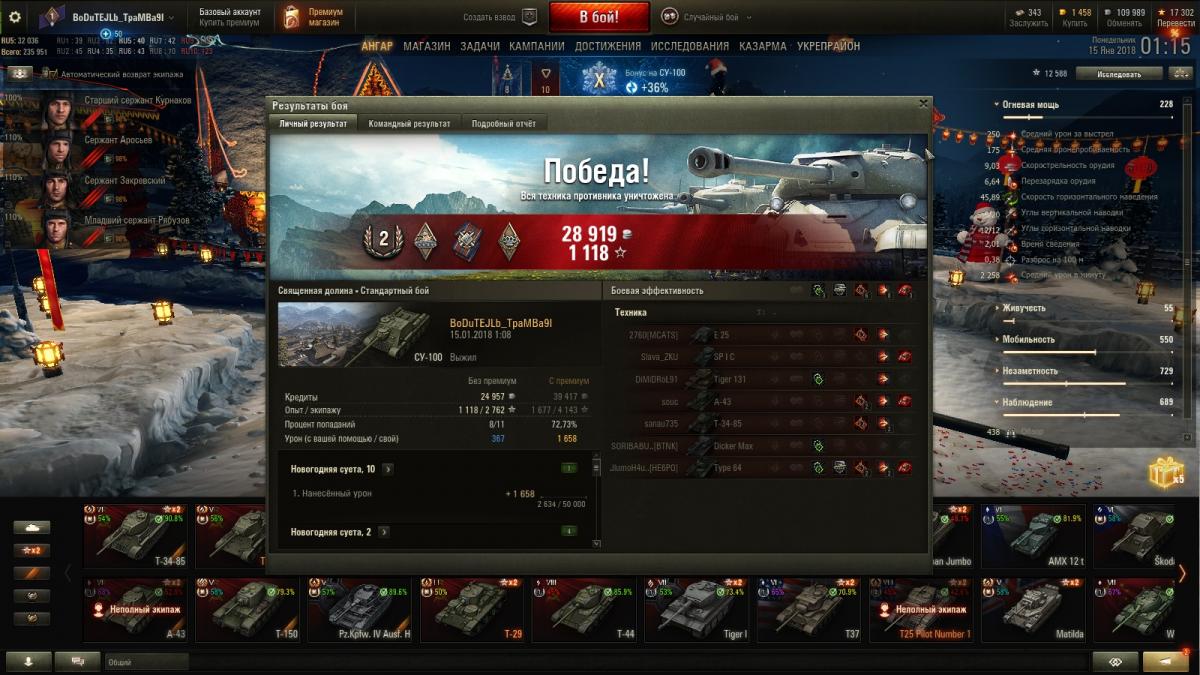Open the settings gear menu
The height and width of the screenshot is (675, 1200).
click(x=15, y=17)
